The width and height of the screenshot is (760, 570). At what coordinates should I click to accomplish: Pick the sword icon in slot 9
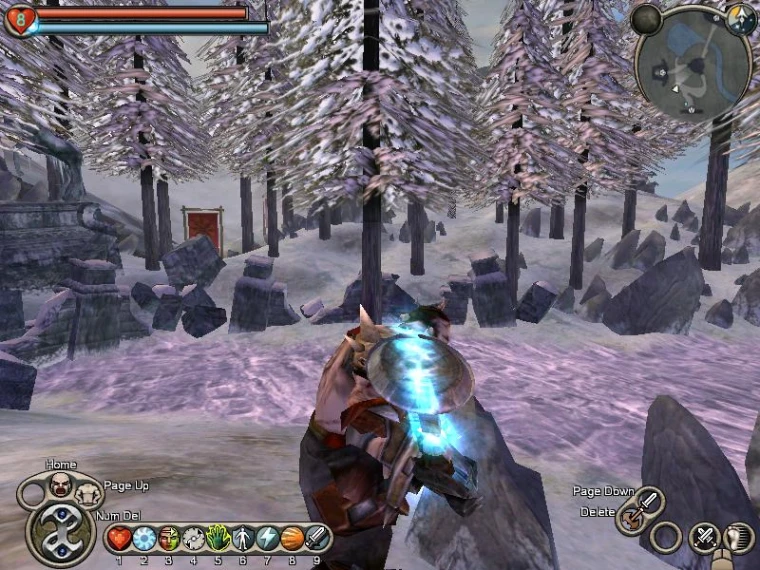pos(317,538)
